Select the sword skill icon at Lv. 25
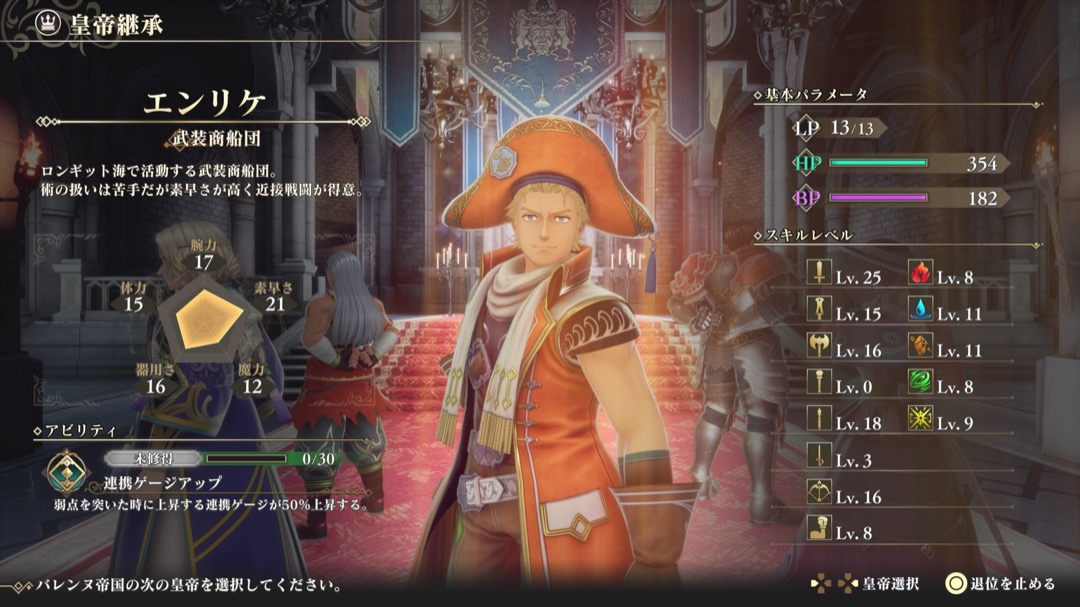The width and height of the screenshot is (1080, 607). [818, 276]
